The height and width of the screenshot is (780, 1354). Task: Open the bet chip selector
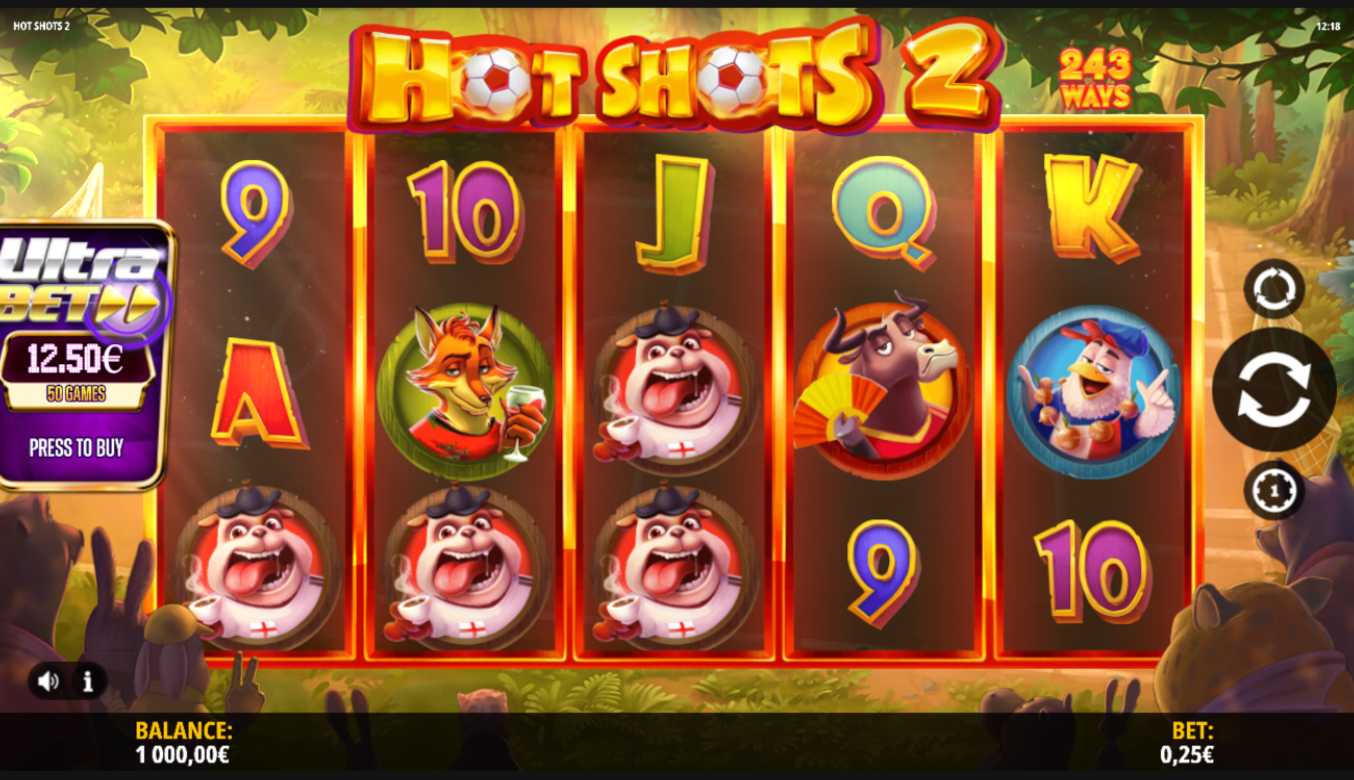(x=1273, y=490)
